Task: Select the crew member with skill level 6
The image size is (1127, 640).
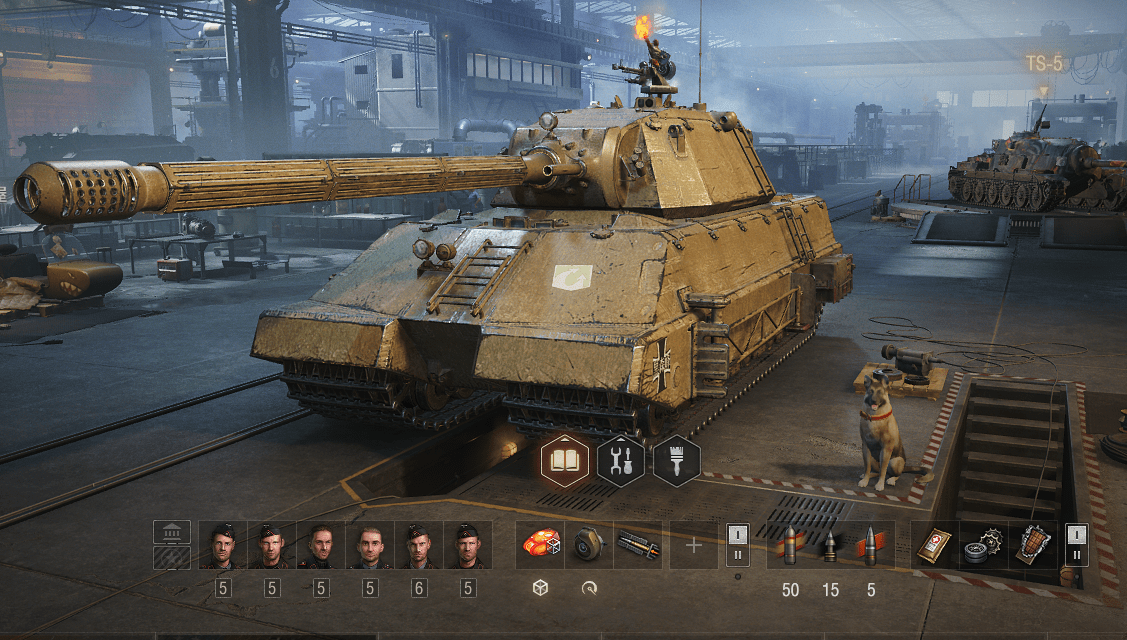Action: (419, 545)
